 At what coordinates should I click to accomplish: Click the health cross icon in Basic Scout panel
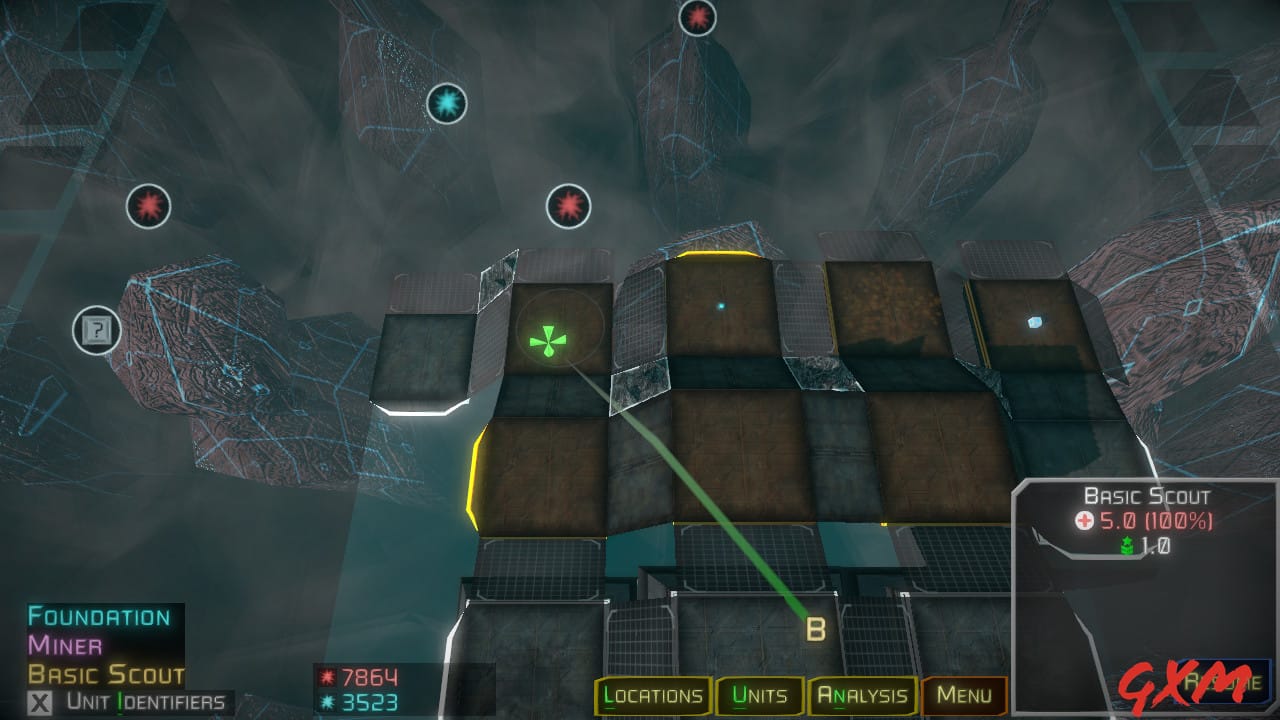click(1086, 521)
